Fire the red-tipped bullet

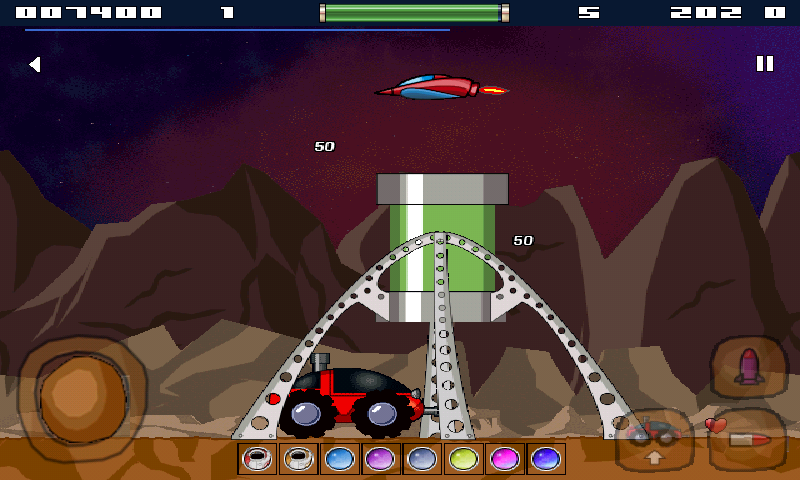pos(748,438)
